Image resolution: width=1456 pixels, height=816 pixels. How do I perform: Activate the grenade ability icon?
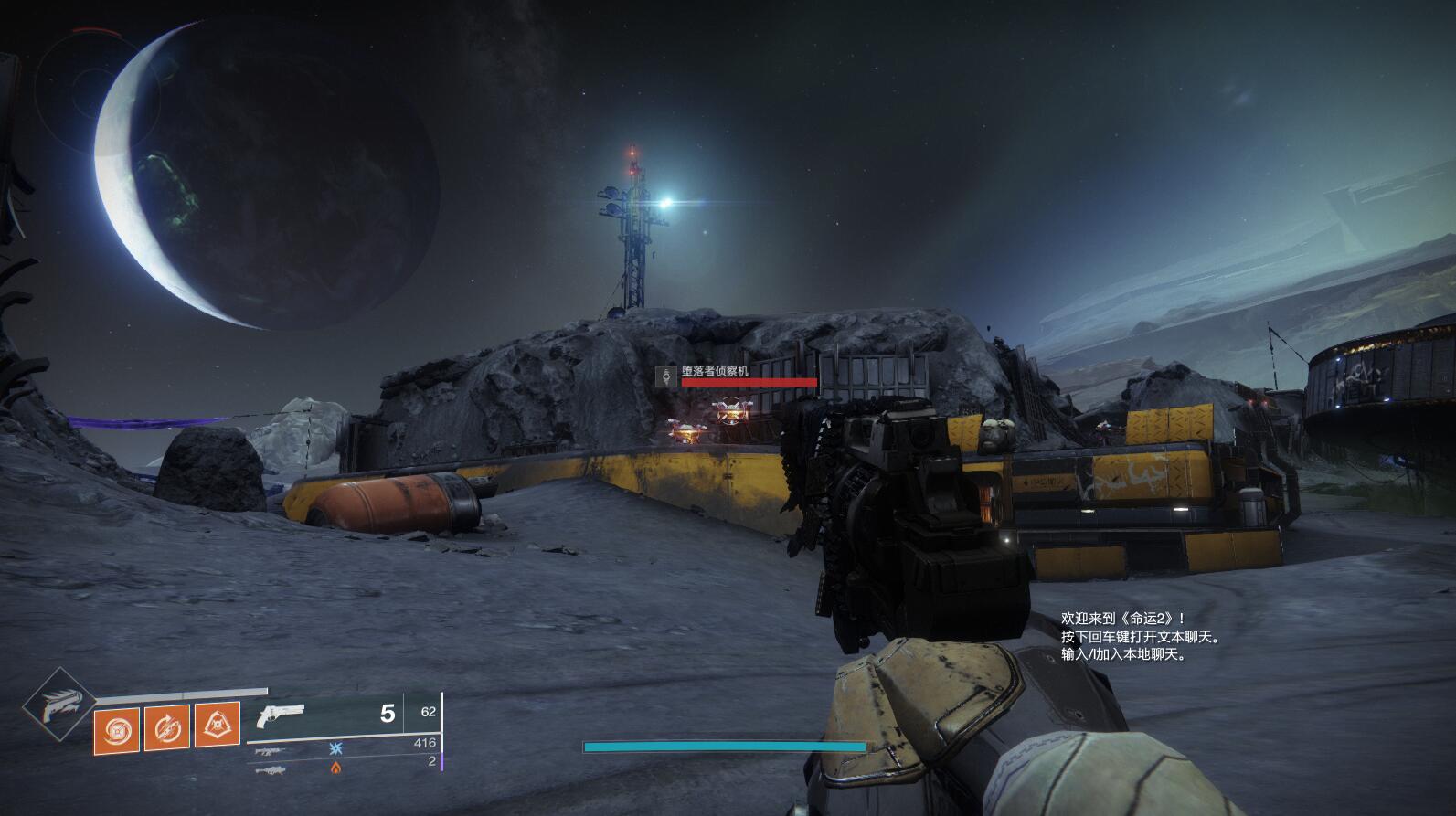tap(117, 728)
